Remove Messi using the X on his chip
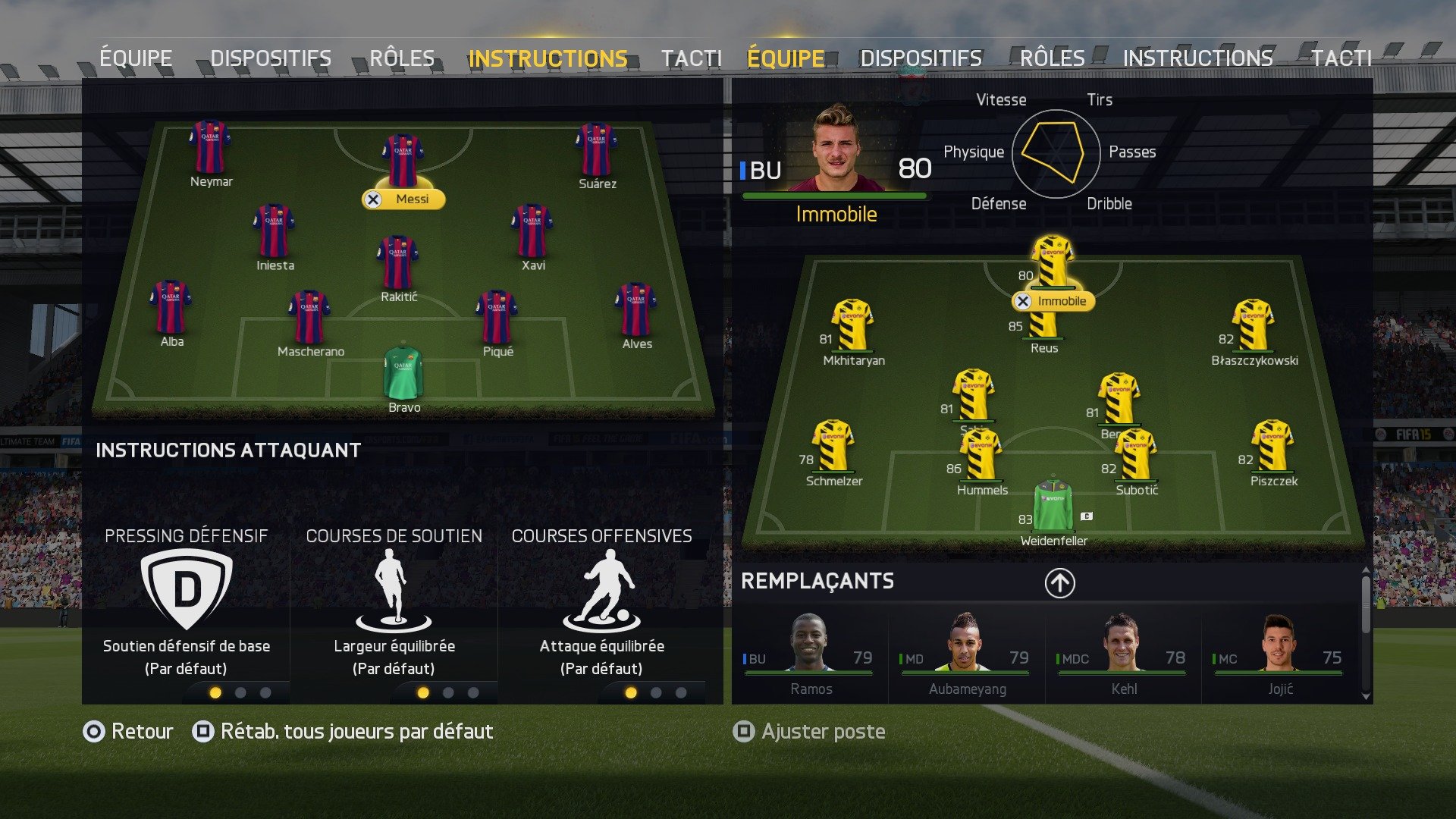 [x=373, y=199]
